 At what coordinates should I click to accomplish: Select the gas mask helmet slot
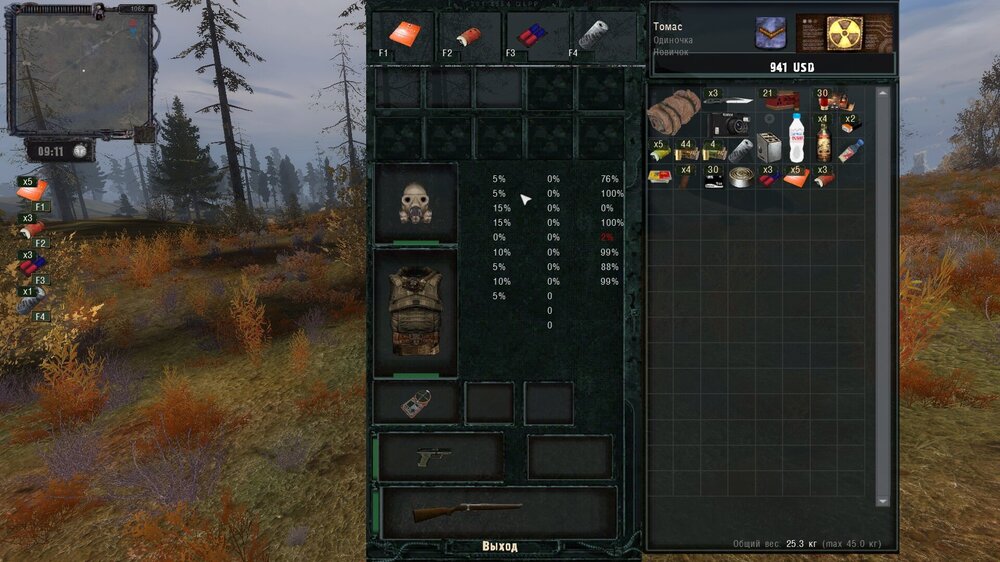point(415,203)
